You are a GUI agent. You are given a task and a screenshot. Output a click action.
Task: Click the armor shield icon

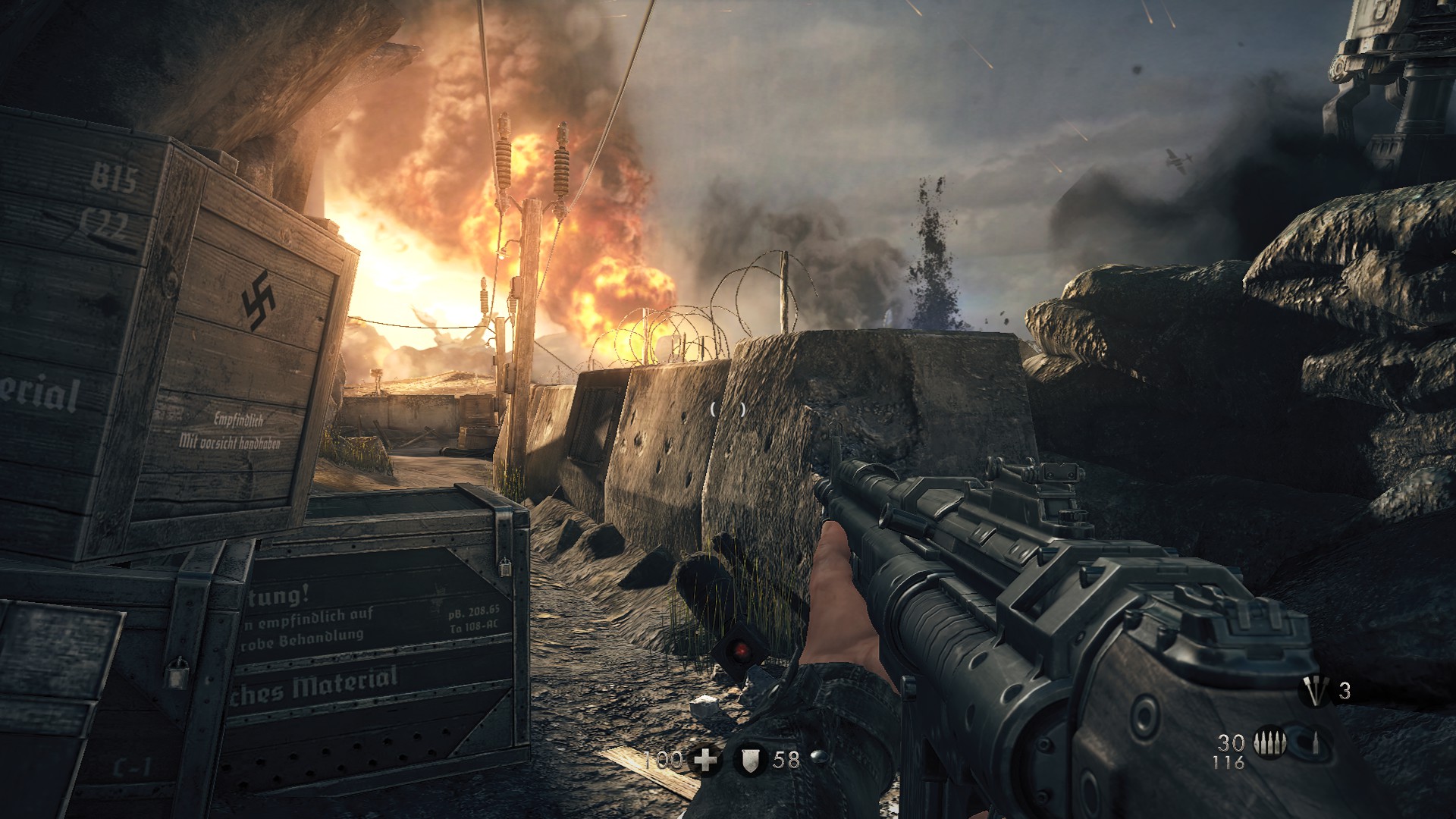coord(748,760)
